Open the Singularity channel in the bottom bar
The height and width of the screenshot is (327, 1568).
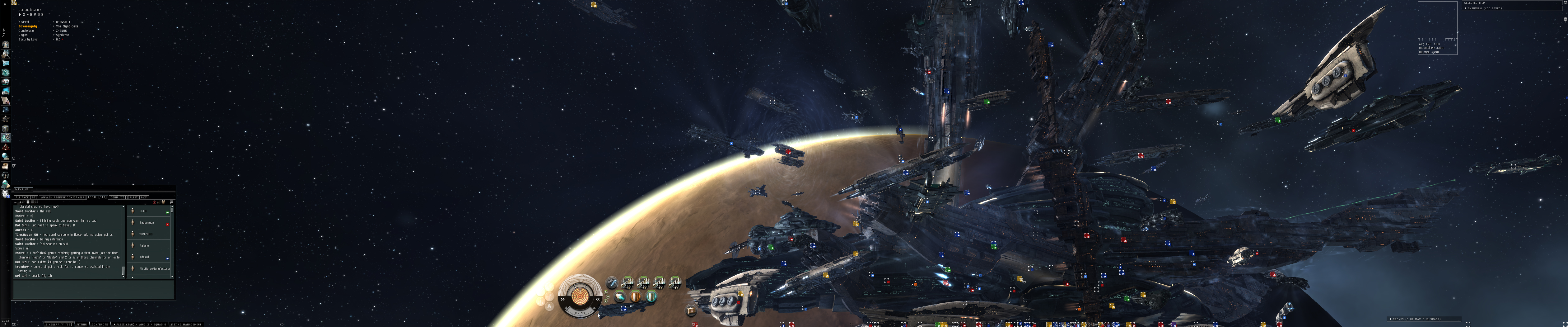[59, 324]
